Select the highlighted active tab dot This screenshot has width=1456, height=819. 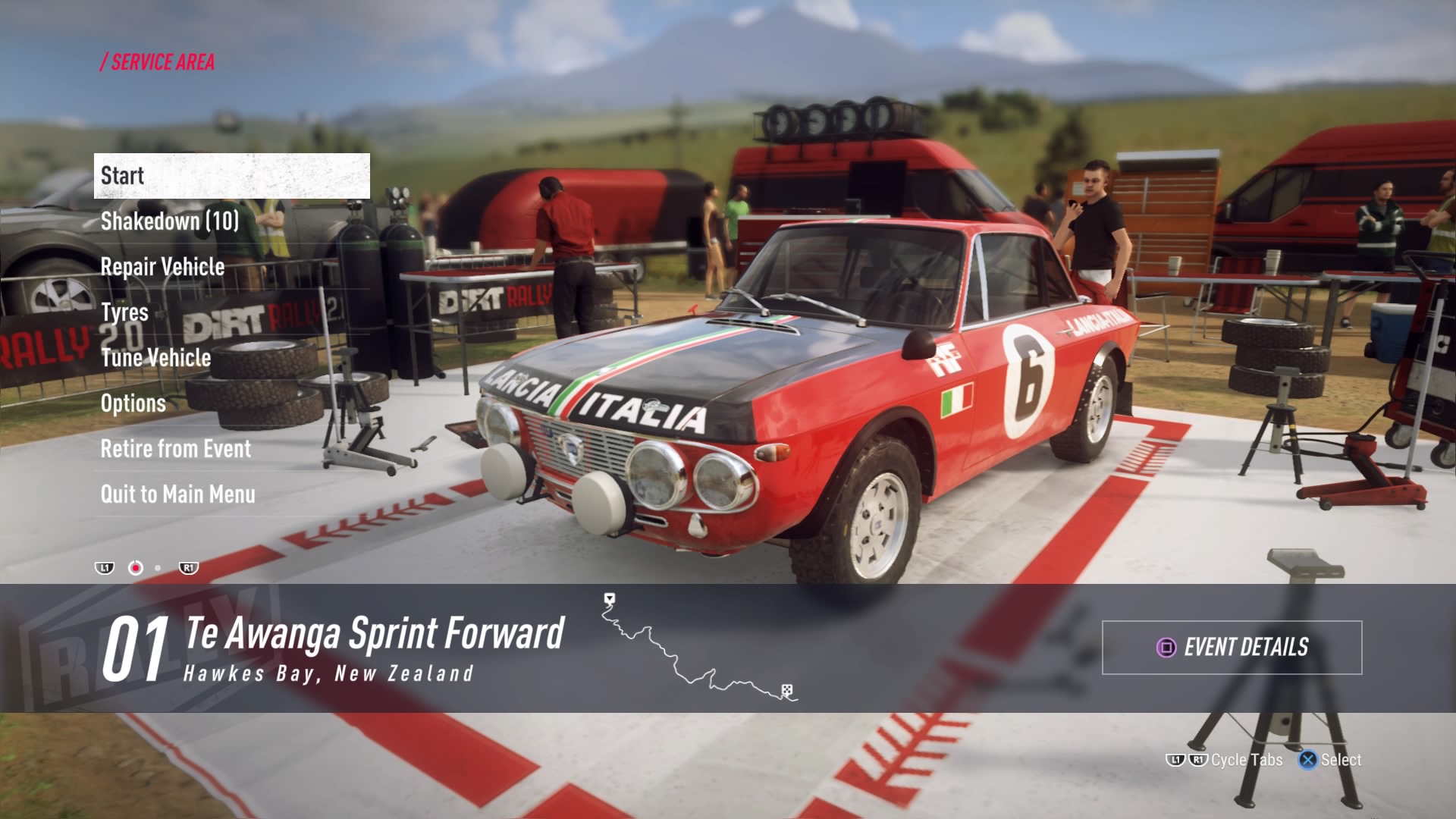136,566
